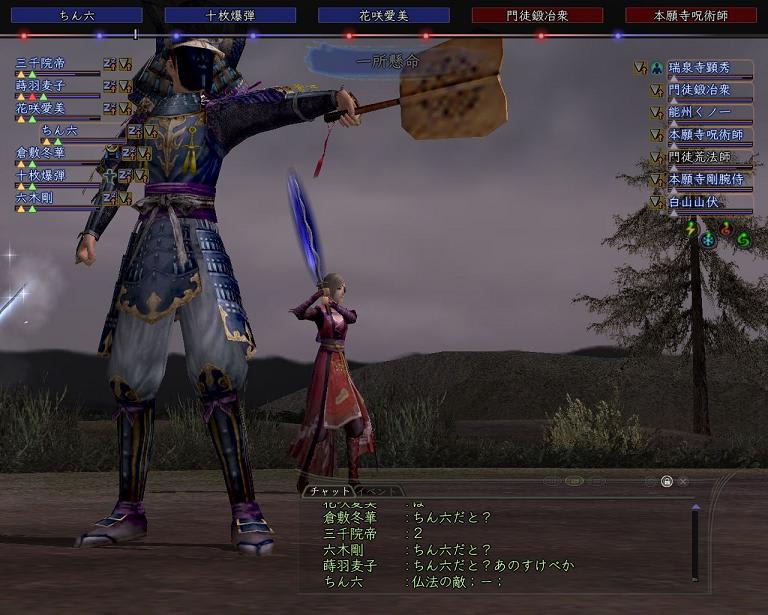Viewport: 768px width, 615px height.
Task: Select party member 三千院帝 in the party list
Action: click(40, 63)
